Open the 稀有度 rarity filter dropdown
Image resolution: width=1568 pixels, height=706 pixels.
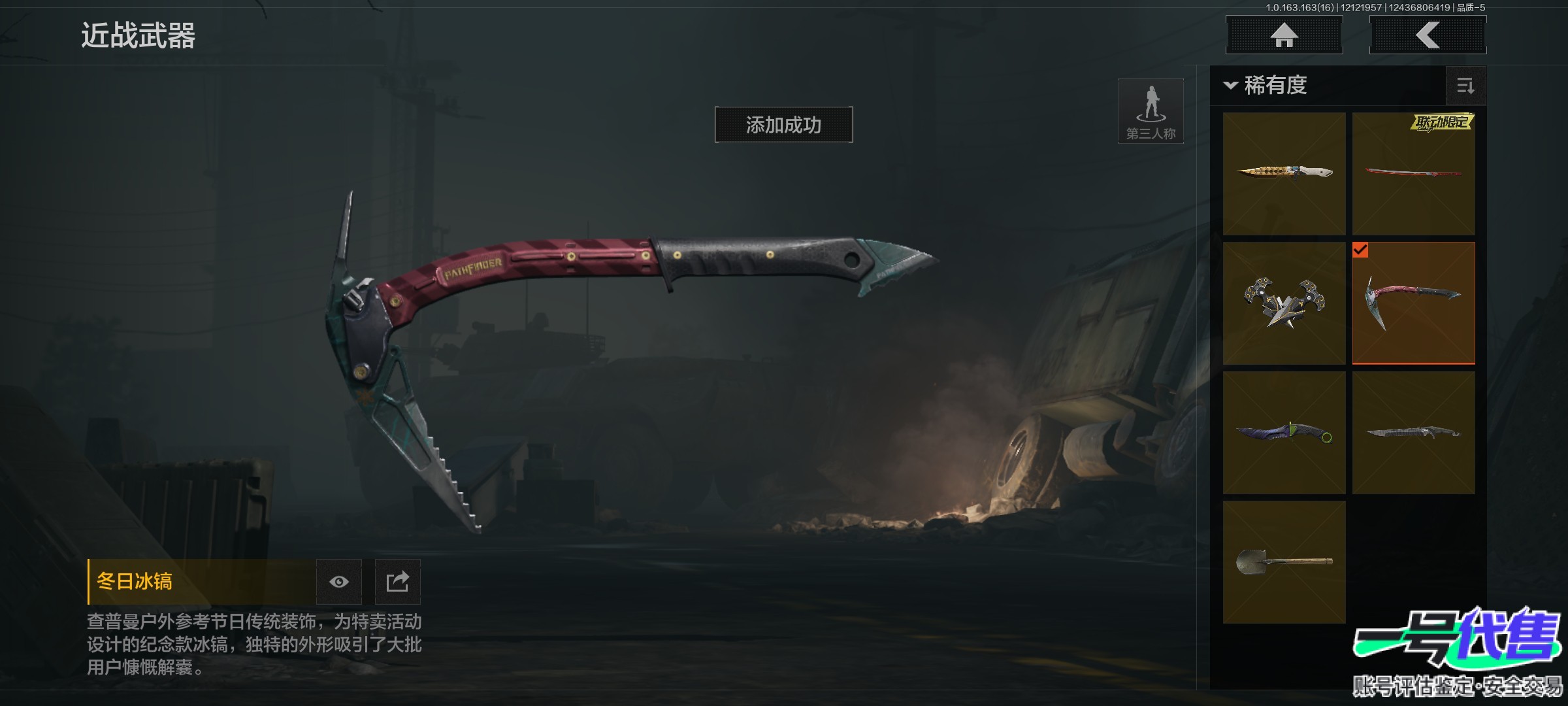pyautogui.click(x=1267, y=86)
